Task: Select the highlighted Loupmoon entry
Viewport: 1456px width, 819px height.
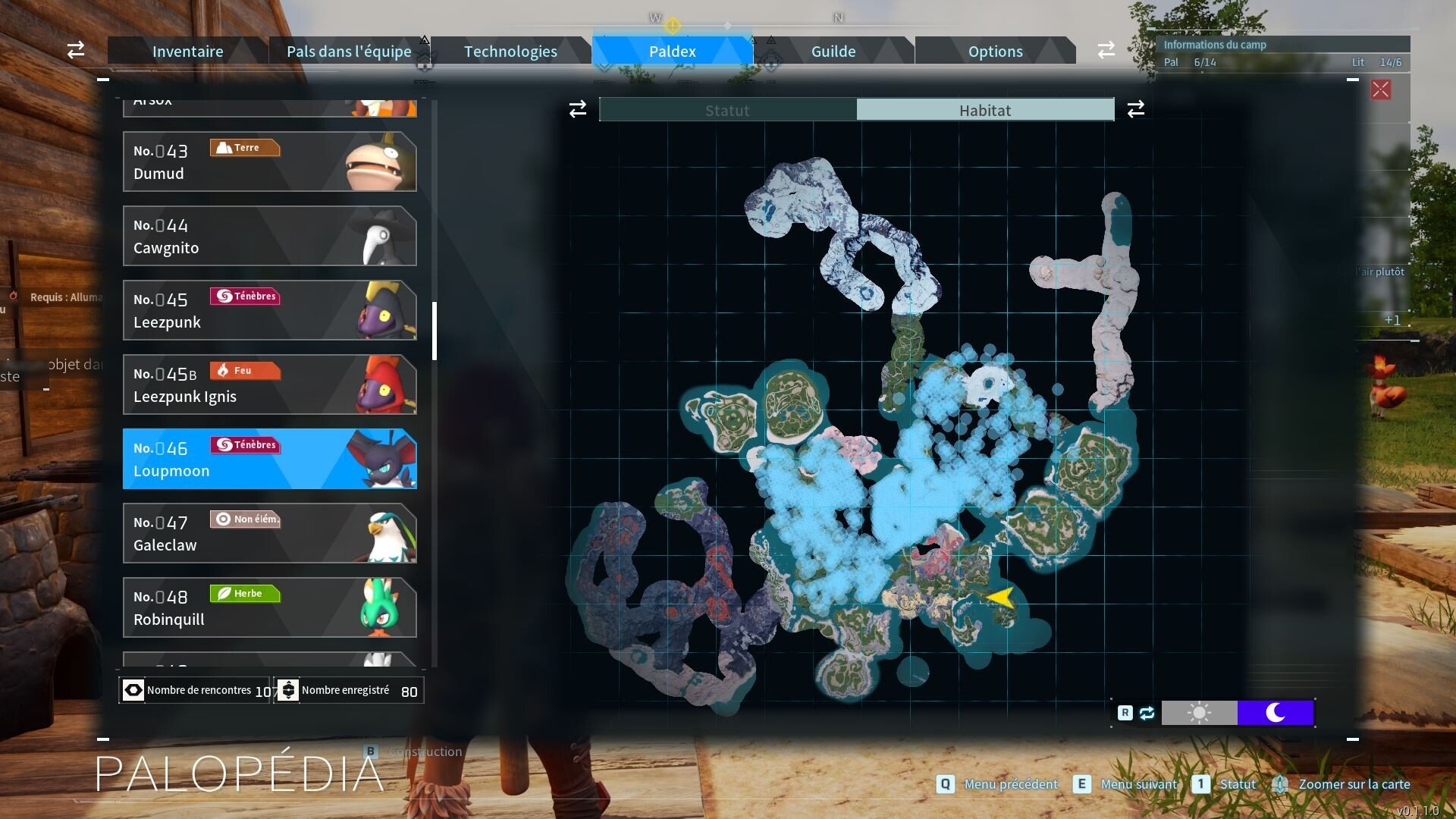Action: 269,459
